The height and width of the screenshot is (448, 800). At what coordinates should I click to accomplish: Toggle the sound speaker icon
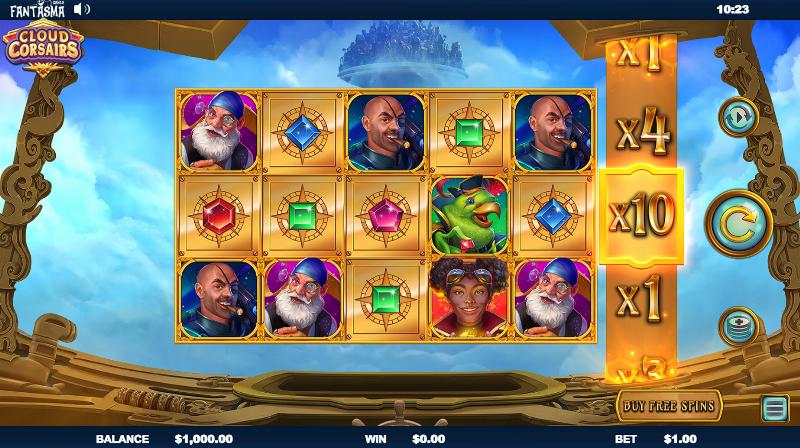click(81, 9)
